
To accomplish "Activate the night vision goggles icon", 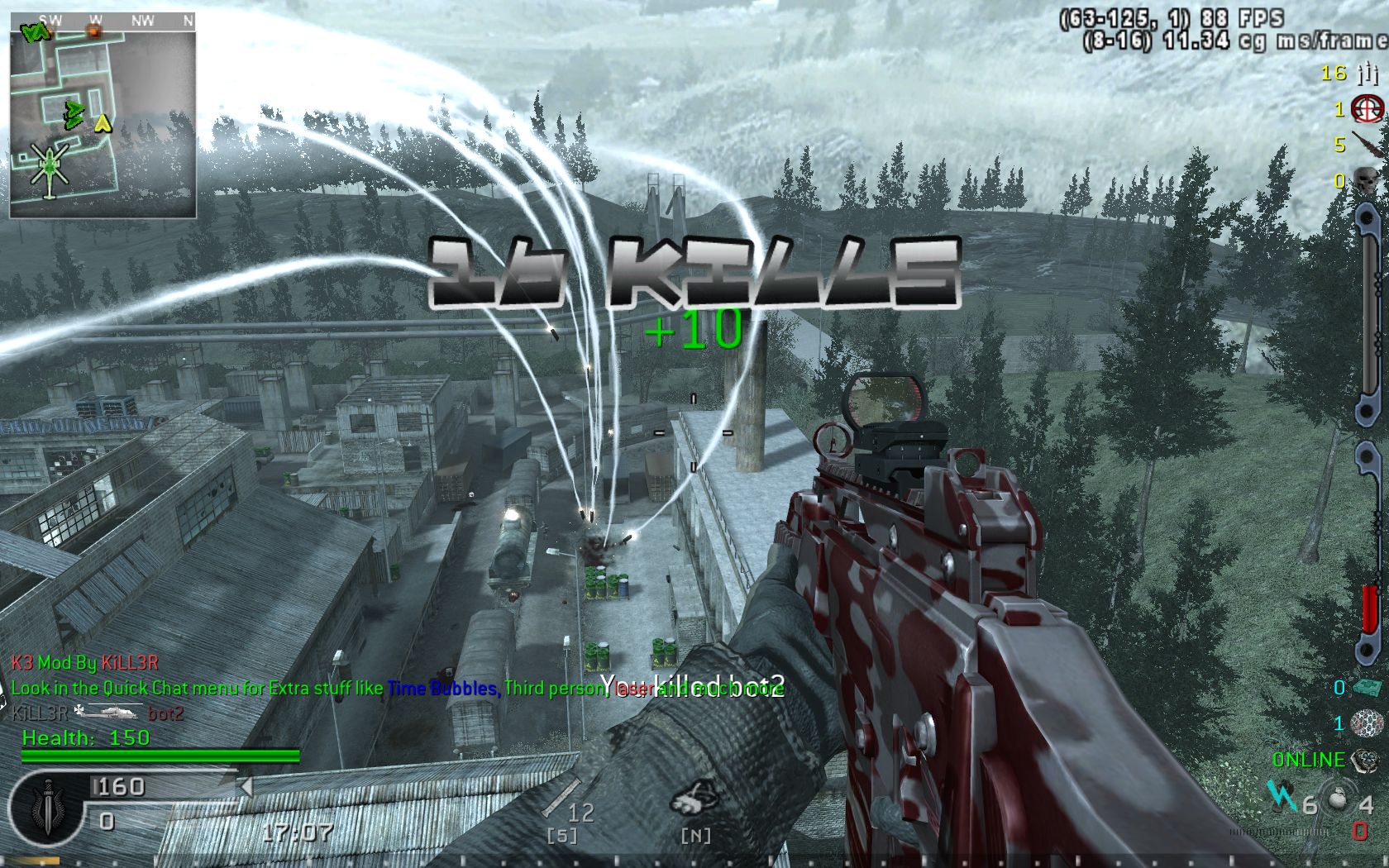I will (693, 800).
